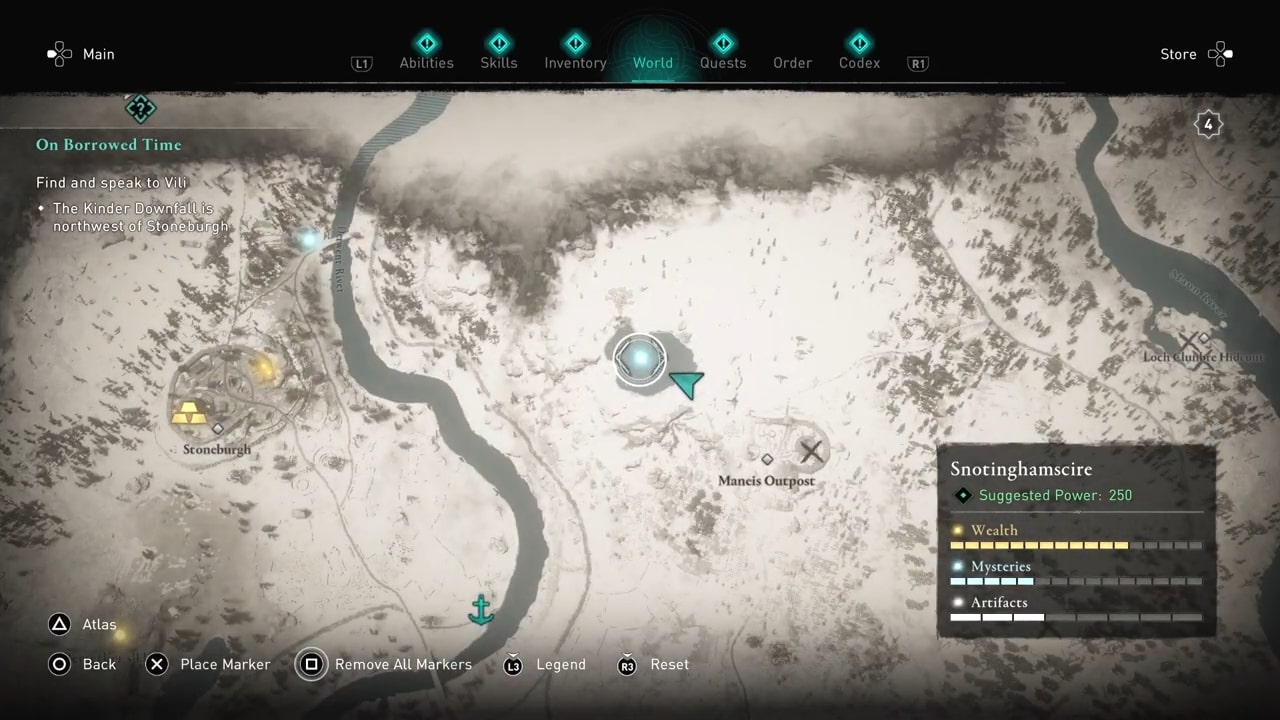Go to the Inventory tab

coord(575,62)
